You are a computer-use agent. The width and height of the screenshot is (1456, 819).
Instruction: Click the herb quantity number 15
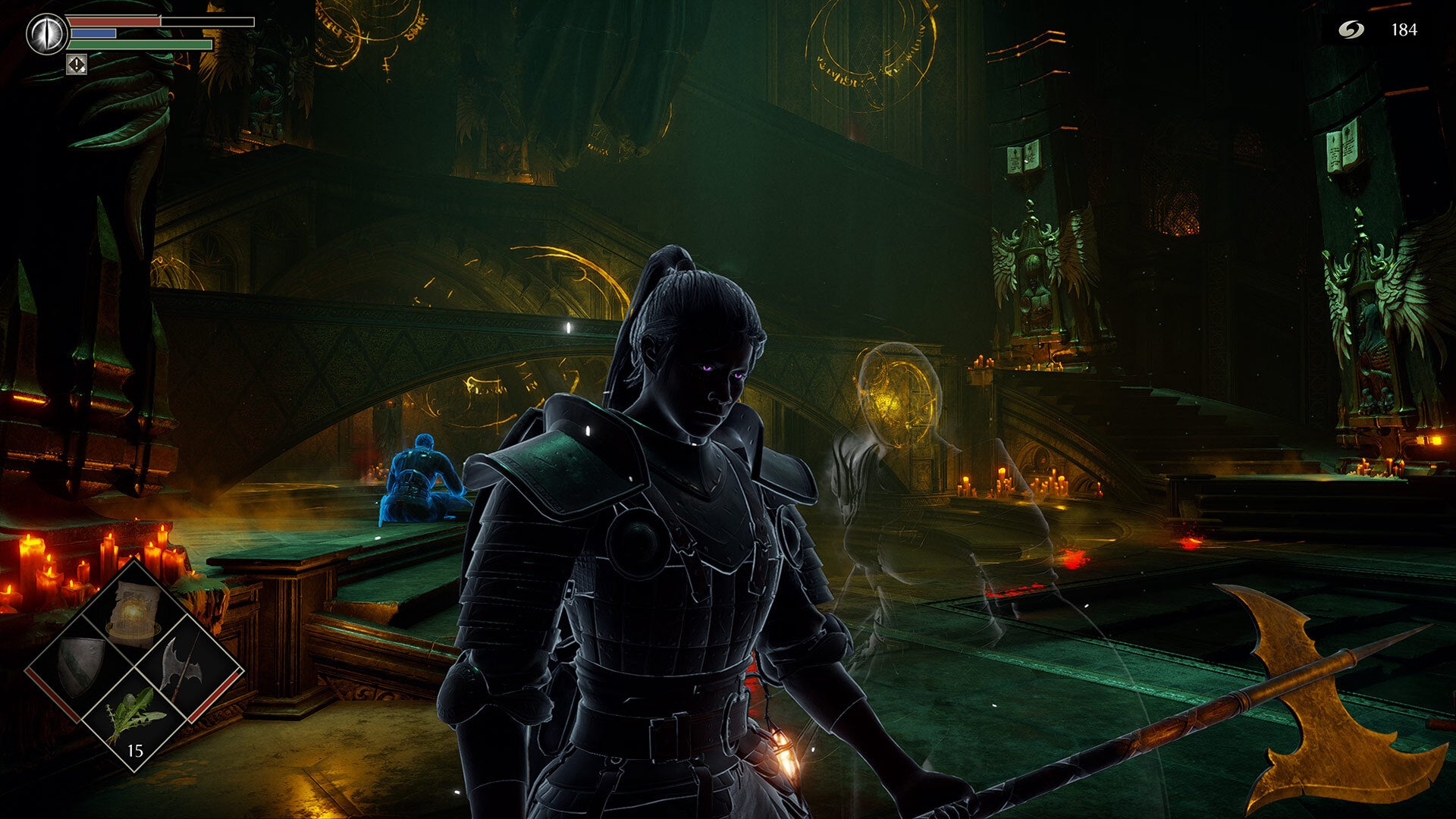[135, 751]
